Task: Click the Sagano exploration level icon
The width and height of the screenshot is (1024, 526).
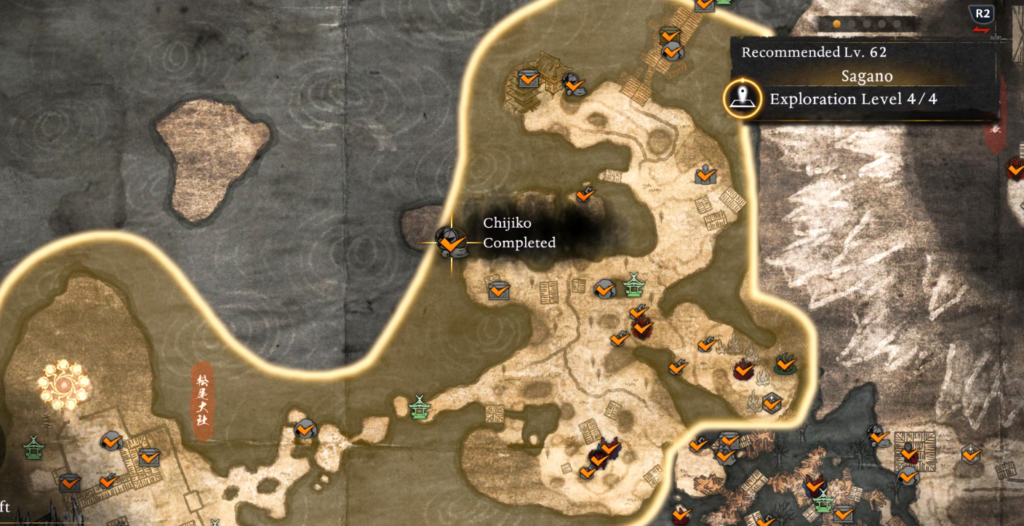Action: click(x=740, y=98)
